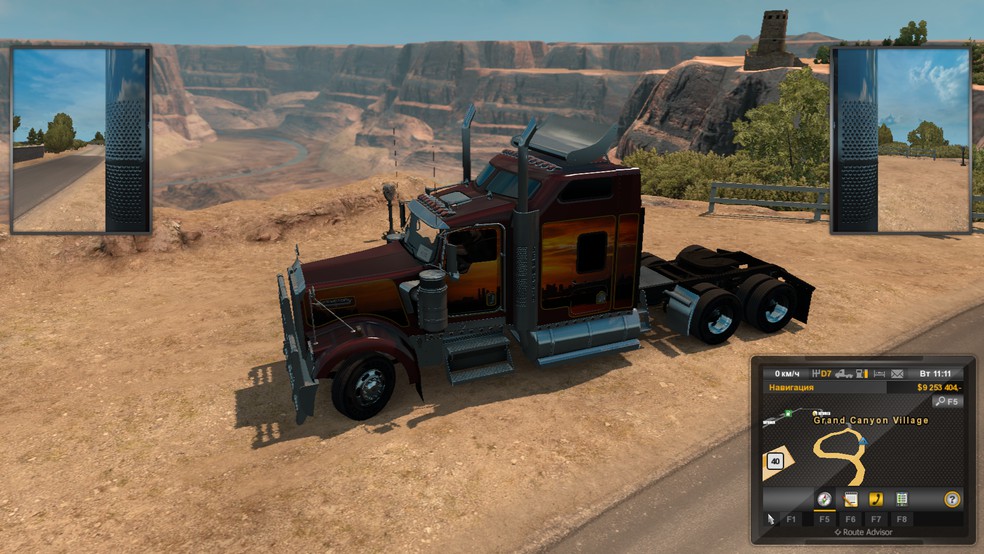Select the truck damage icon
This screenshot has width=984, height=554.
(844, 374)
